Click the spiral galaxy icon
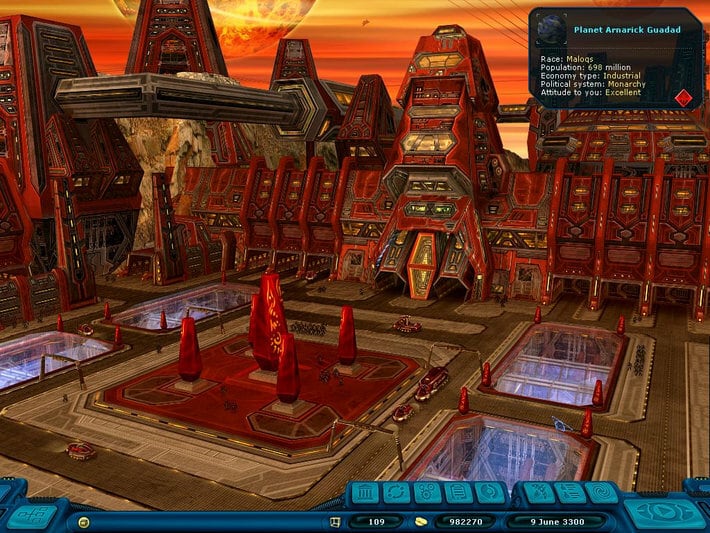Screen dimensions: 710x533 click(601, 492)
